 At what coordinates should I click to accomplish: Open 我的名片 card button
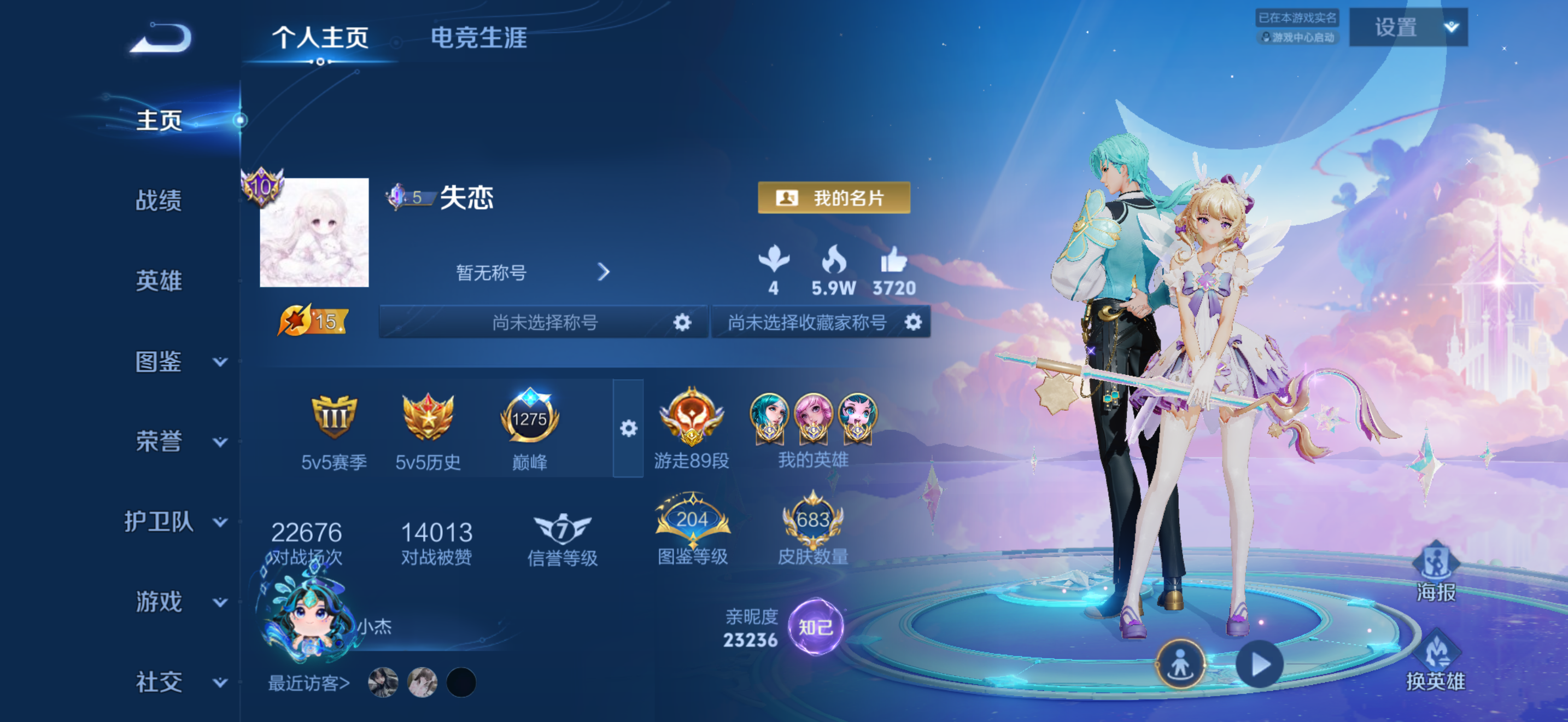[833, 198]
